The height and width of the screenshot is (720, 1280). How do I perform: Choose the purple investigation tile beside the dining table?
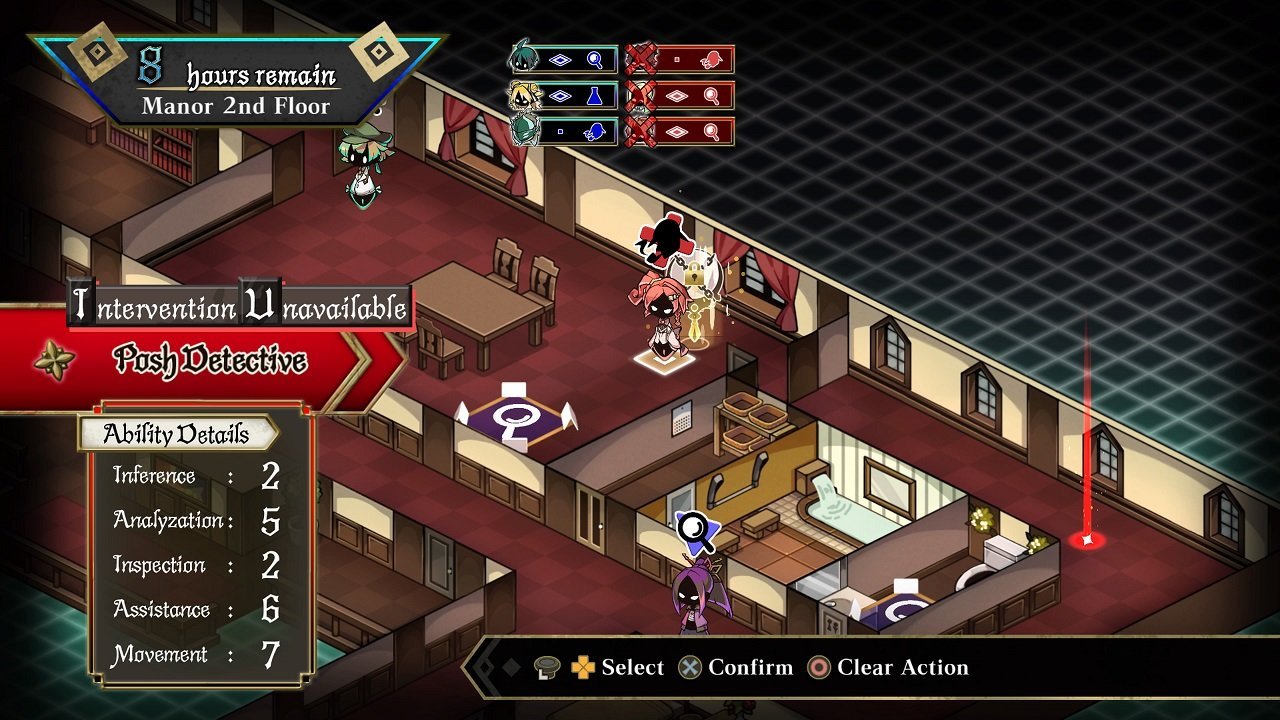coord(516,412)
